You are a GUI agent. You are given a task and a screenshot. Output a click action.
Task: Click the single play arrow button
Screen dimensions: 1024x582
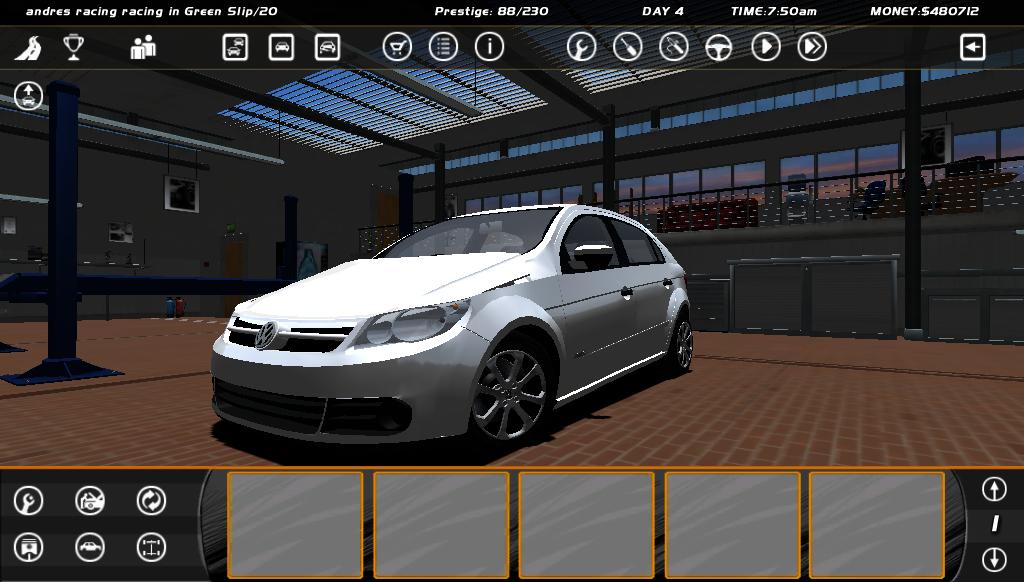(x=765, y=47)
